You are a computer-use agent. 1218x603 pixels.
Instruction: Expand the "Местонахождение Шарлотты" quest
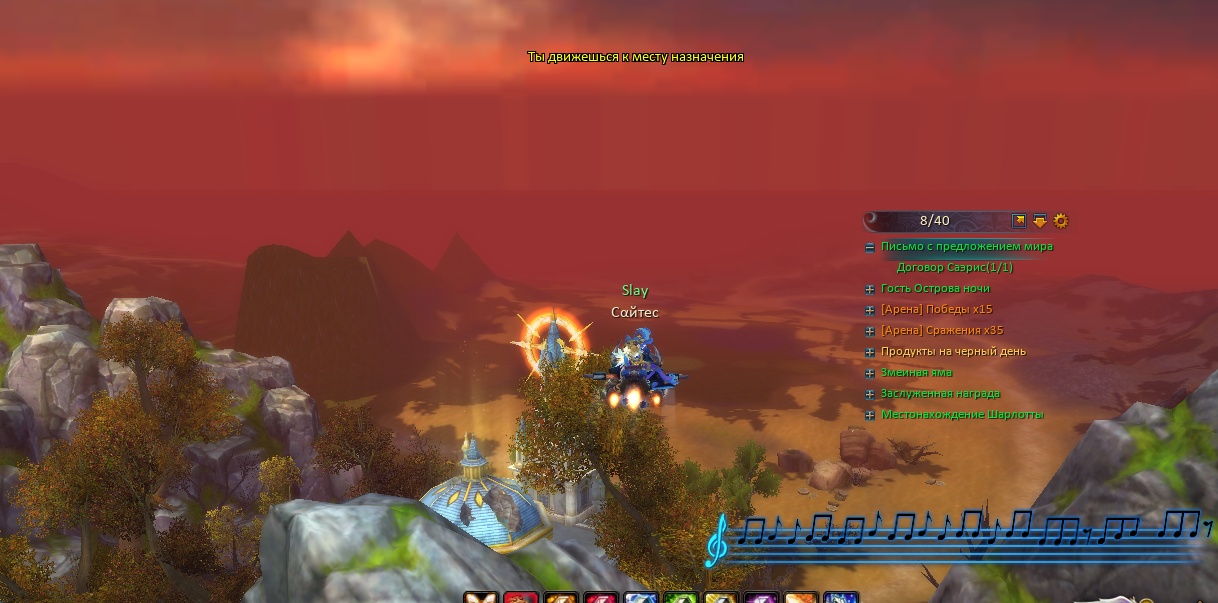point(870,415)
